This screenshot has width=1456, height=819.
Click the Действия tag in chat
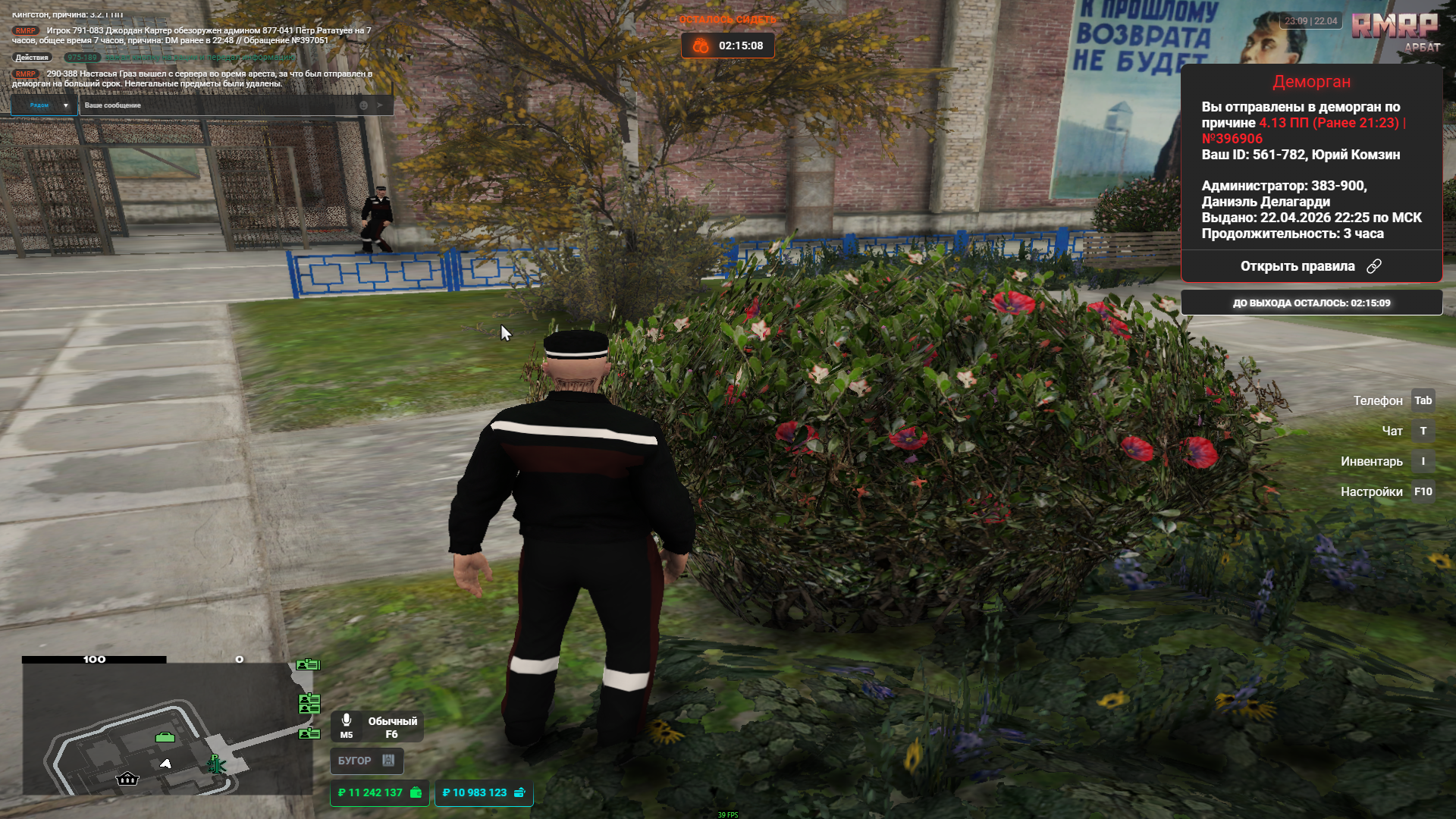point(32,58)
